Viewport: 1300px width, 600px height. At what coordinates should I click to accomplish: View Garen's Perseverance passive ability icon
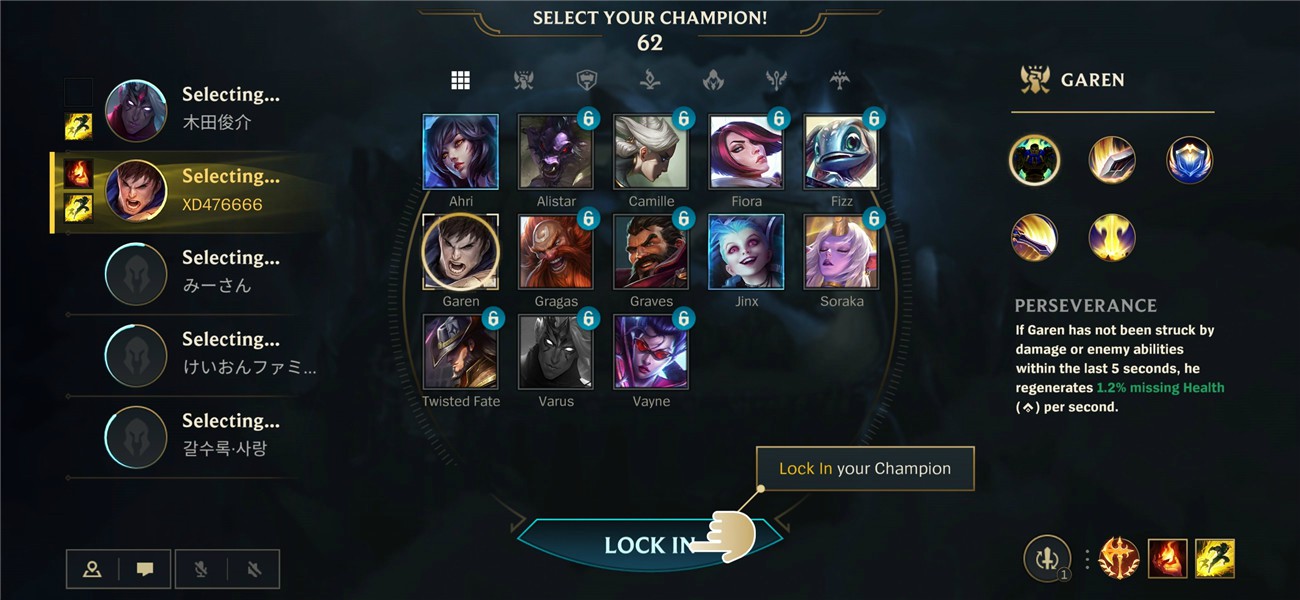coord(1034,160)
